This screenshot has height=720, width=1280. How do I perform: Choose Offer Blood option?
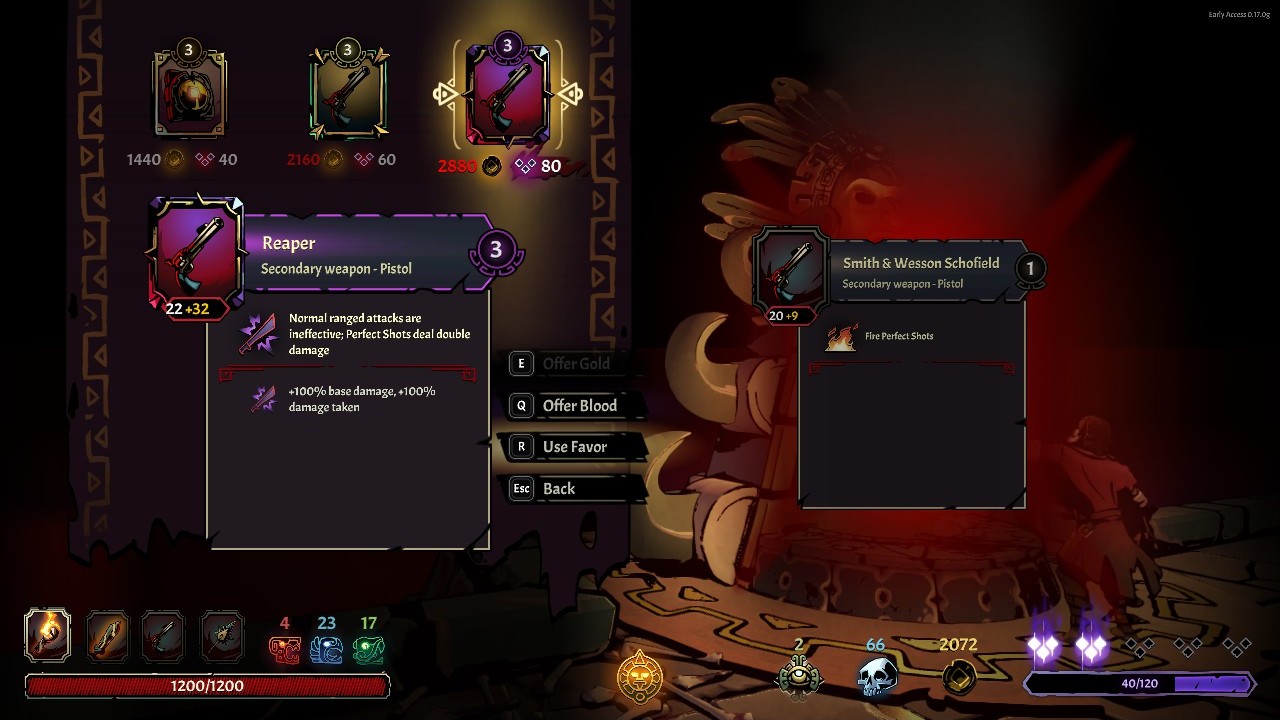[579, 405]
